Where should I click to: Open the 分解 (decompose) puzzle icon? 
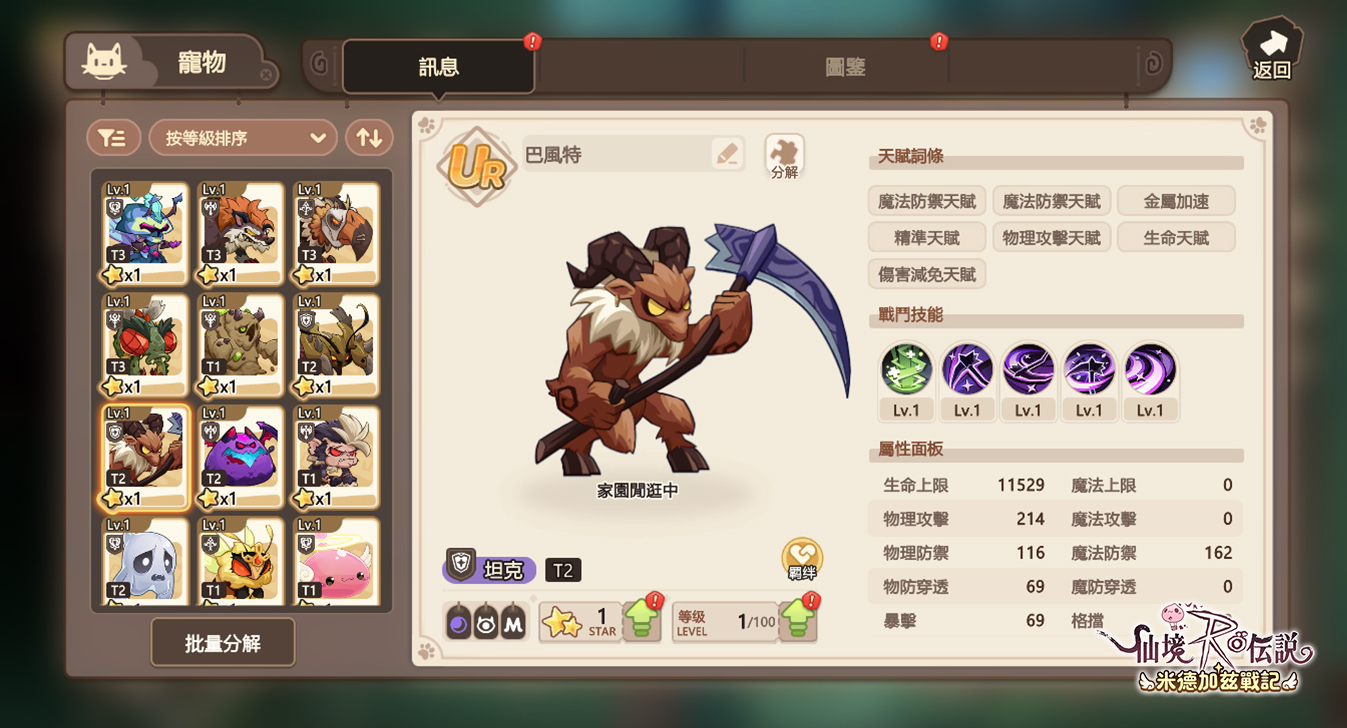point(784,152)
